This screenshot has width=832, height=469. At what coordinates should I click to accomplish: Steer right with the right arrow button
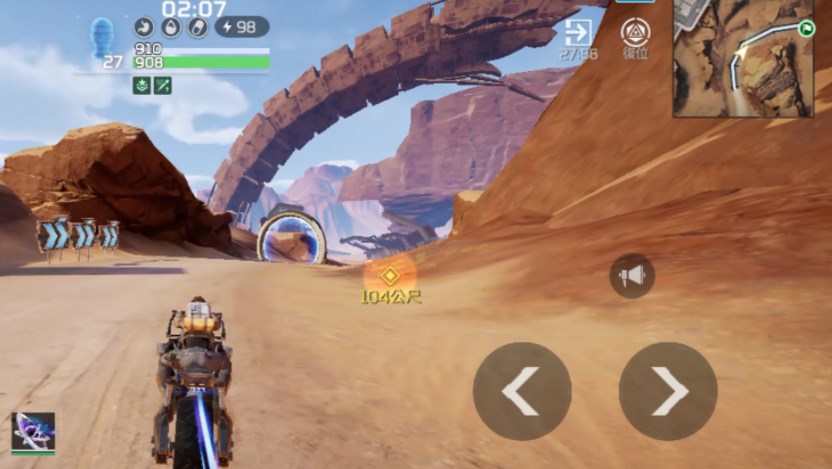(668, 391)
